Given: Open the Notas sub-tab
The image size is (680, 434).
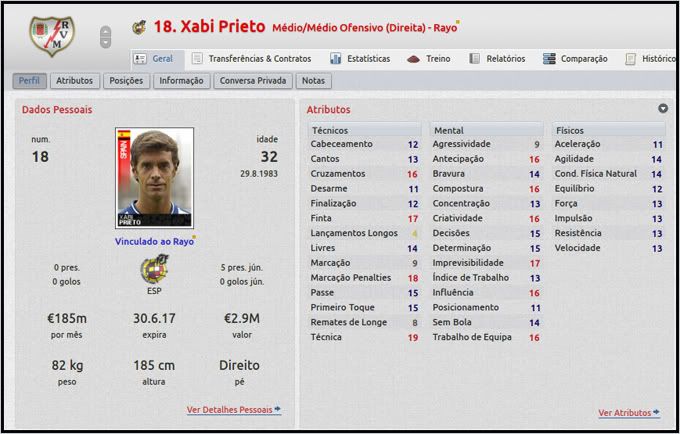Looking at the screenshot, I should pos(314,81).
